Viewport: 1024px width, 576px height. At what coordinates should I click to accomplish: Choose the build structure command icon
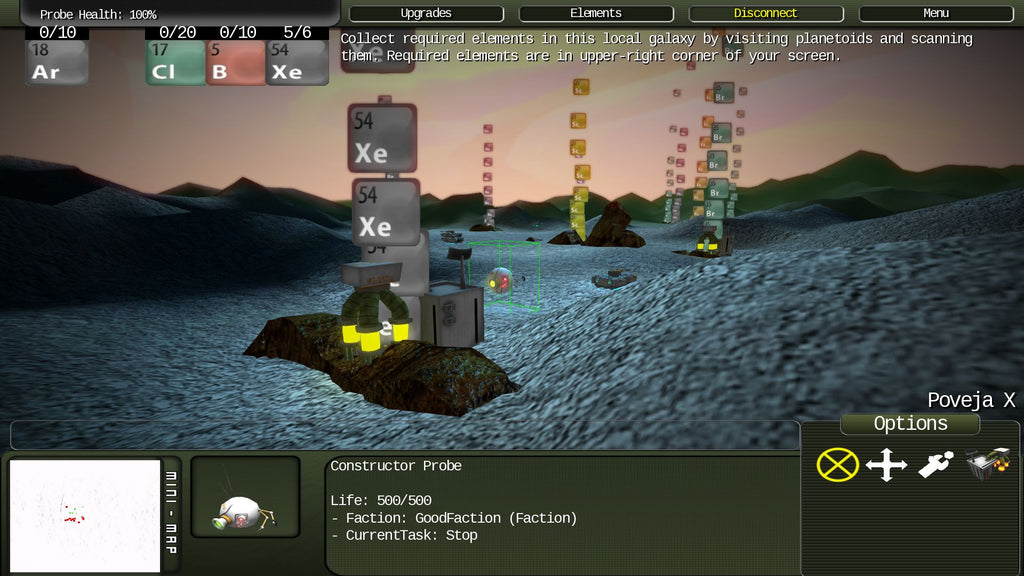(987, 465)
